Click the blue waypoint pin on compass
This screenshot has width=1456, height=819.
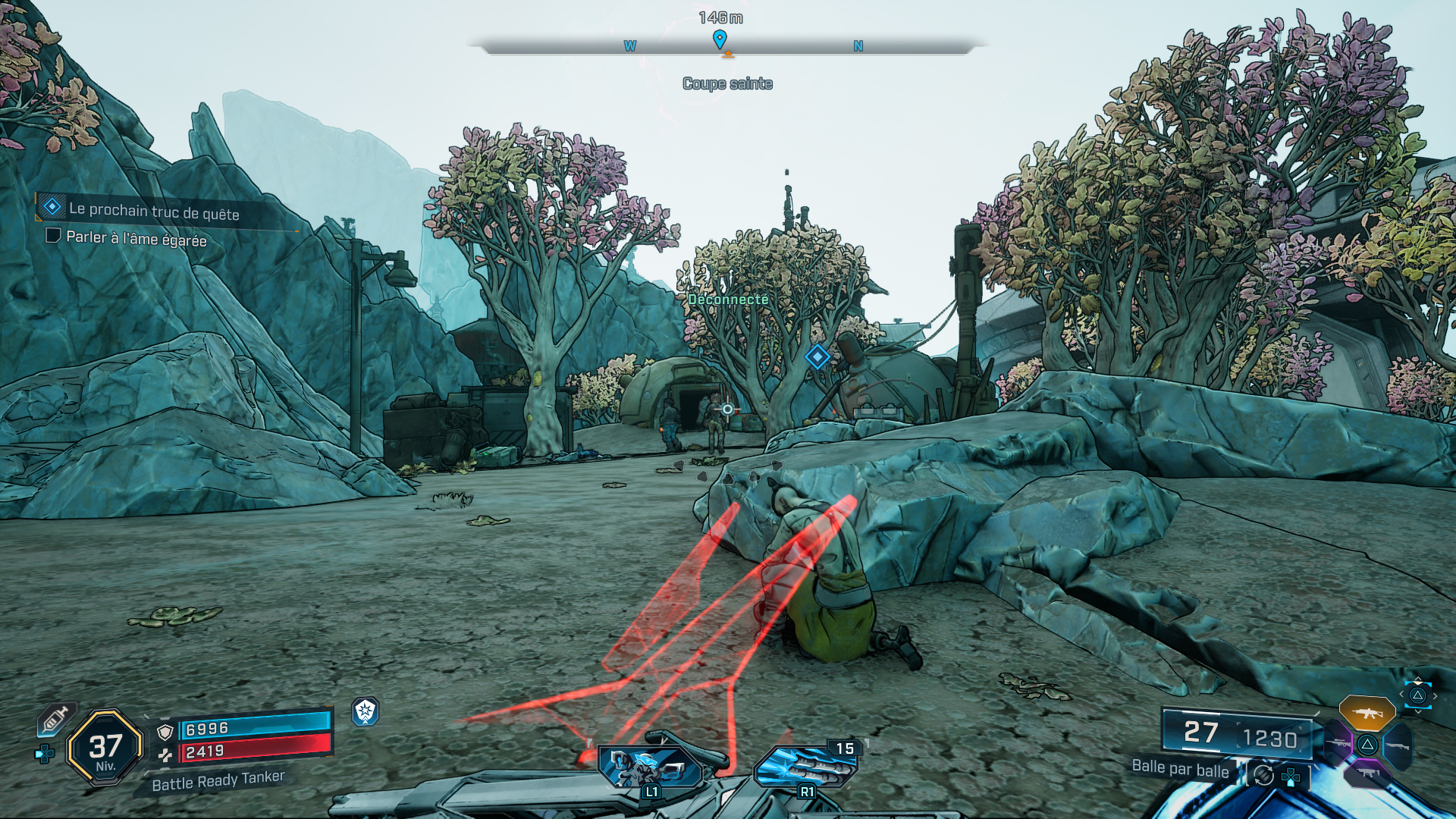[x=720, y=39]
